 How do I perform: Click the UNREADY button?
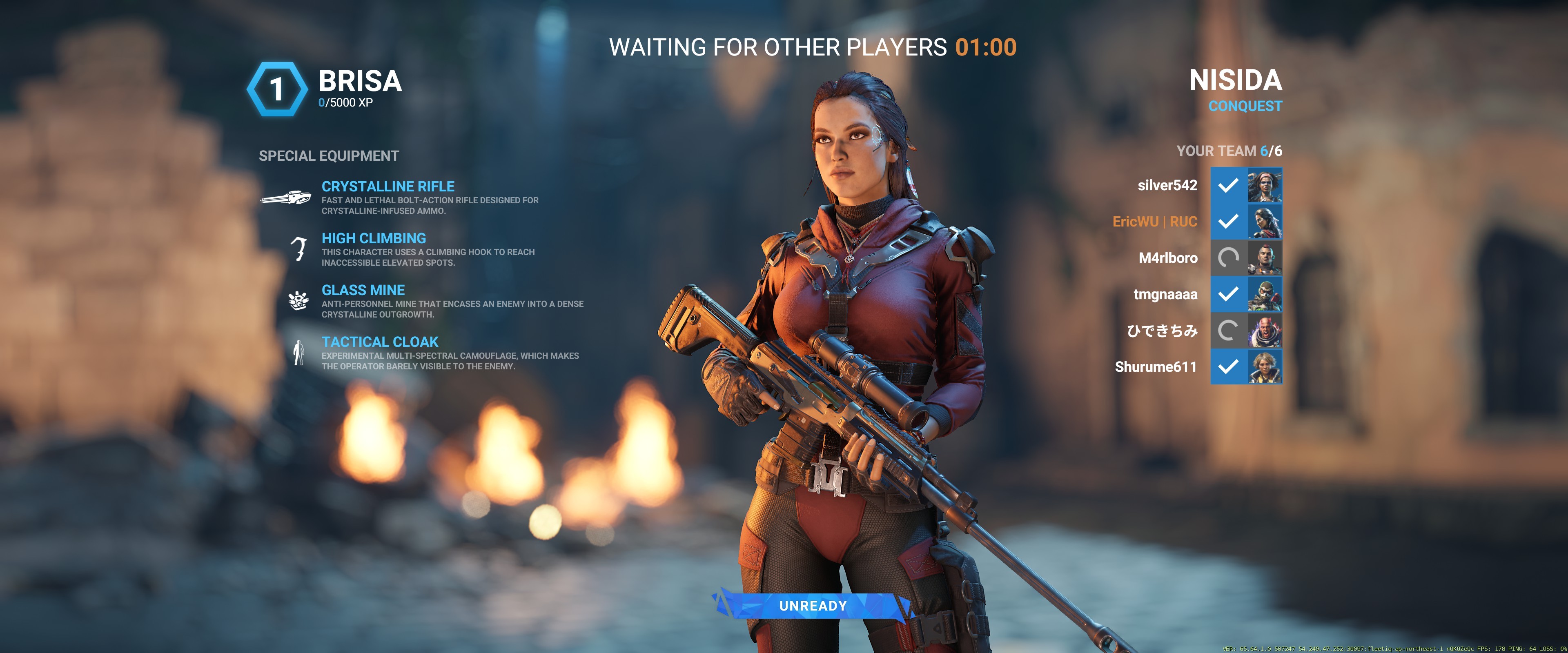tap(812, 606)
